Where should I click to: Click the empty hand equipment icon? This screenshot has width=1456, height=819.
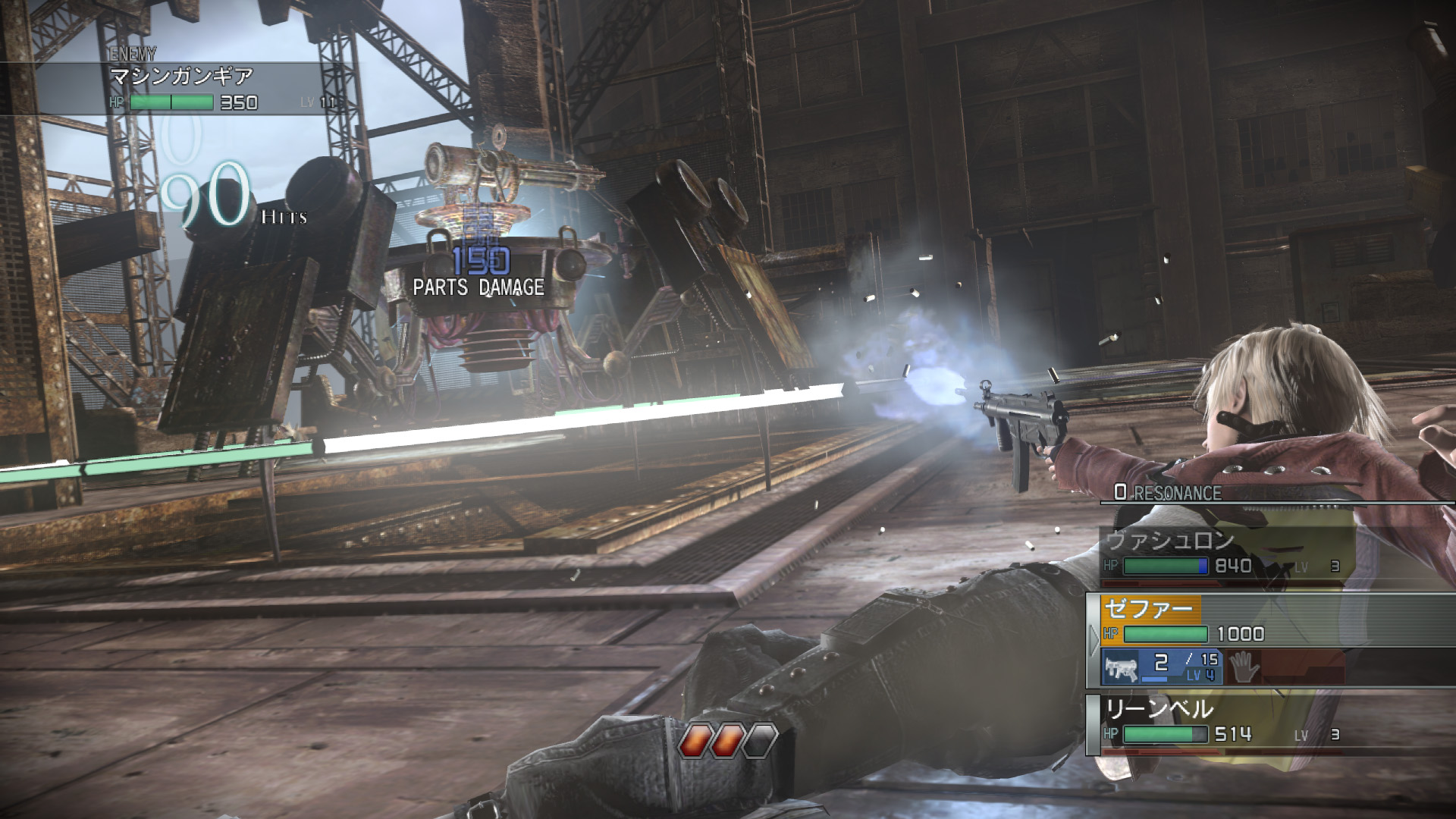click(x=1243, y=667)
